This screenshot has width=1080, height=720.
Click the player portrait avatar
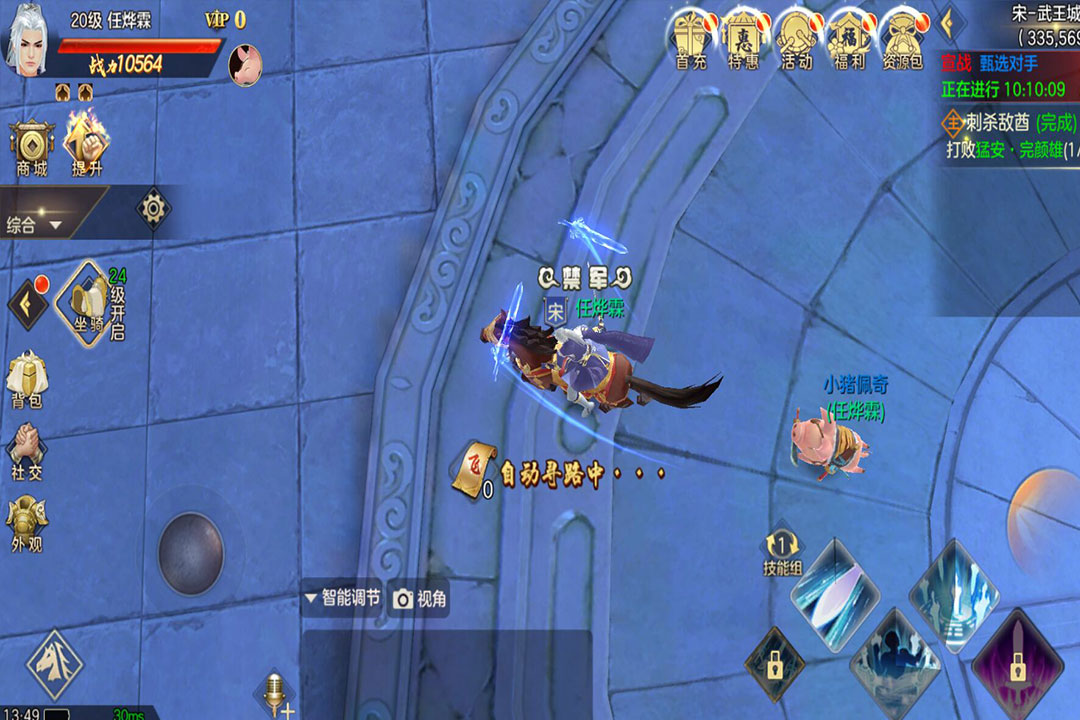click(30, 42)
